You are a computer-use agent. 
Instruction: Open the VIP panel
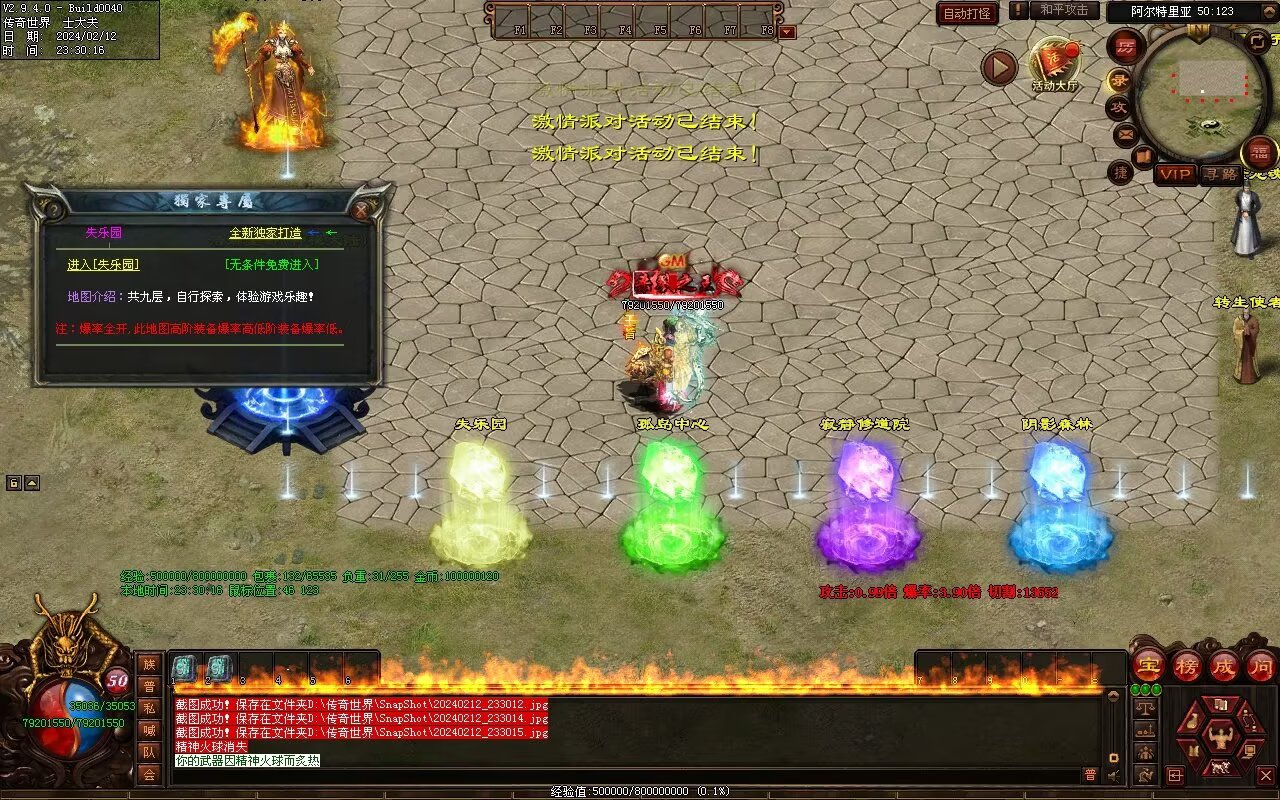1176,174
